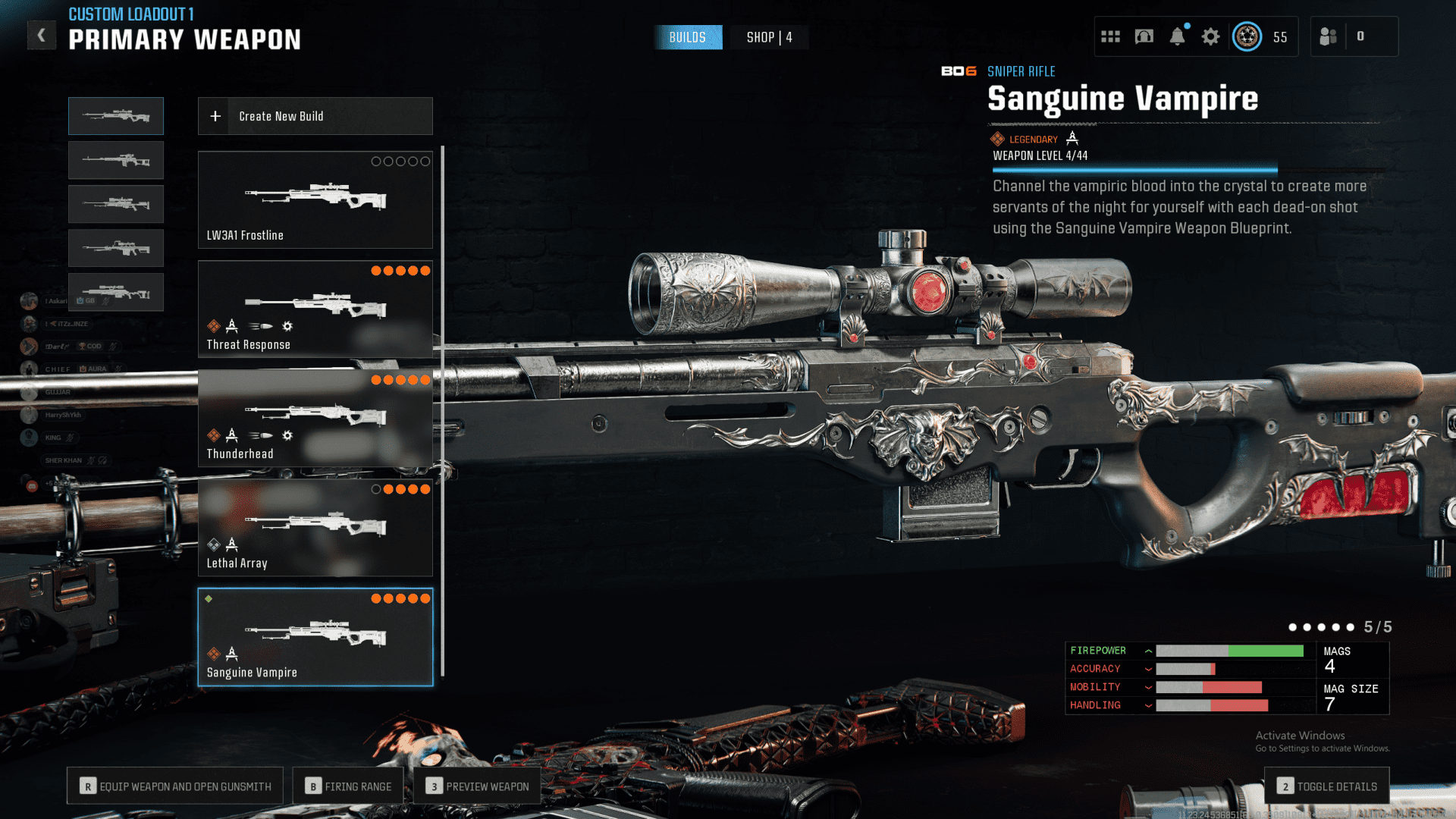This screenshot has width=1456, height=819.
Task: Open the grid menu icon
Action: click(1110, 36)
